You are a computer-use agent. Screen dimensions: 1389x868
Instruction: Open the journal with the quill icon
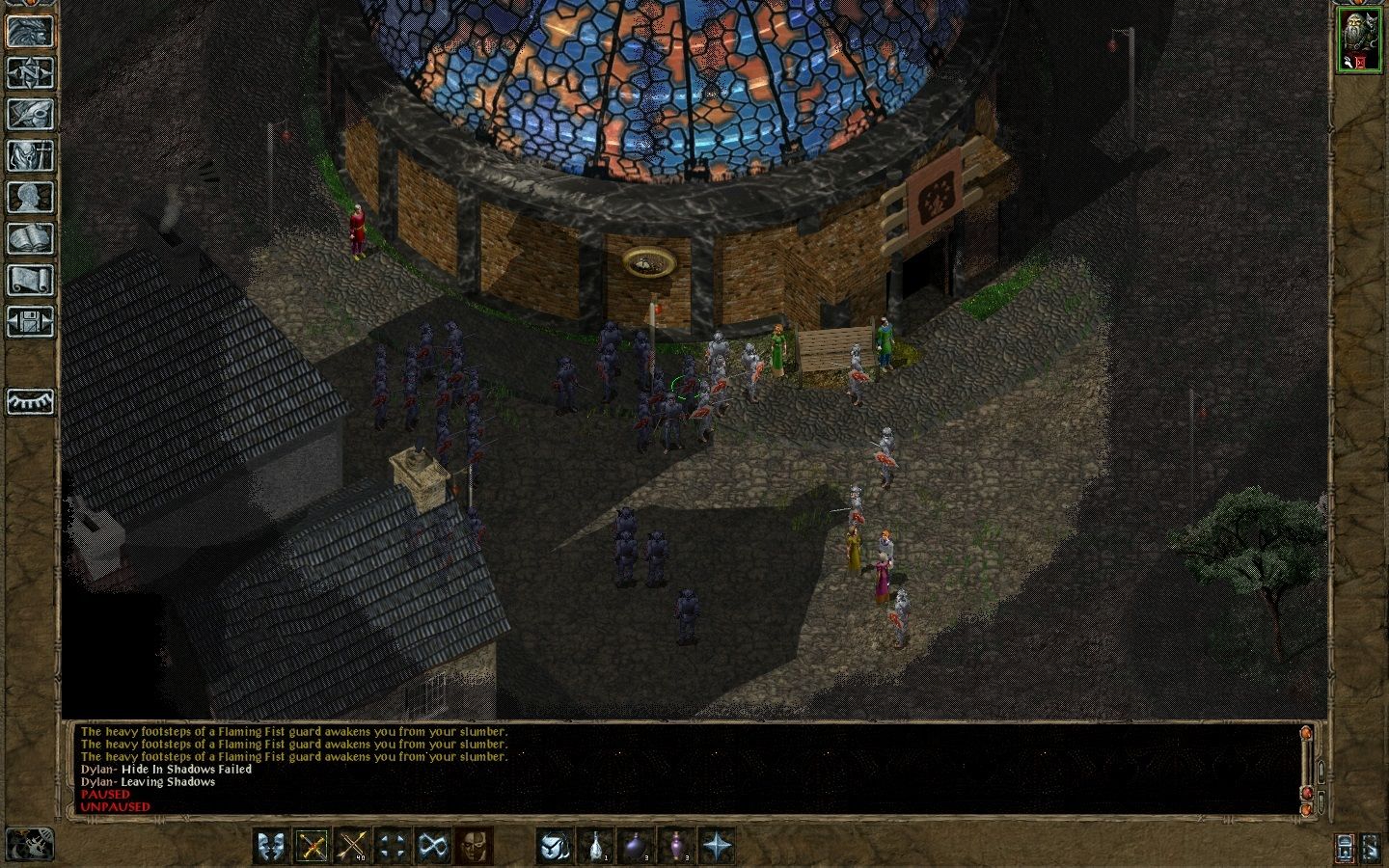click(x=30, y=114)
